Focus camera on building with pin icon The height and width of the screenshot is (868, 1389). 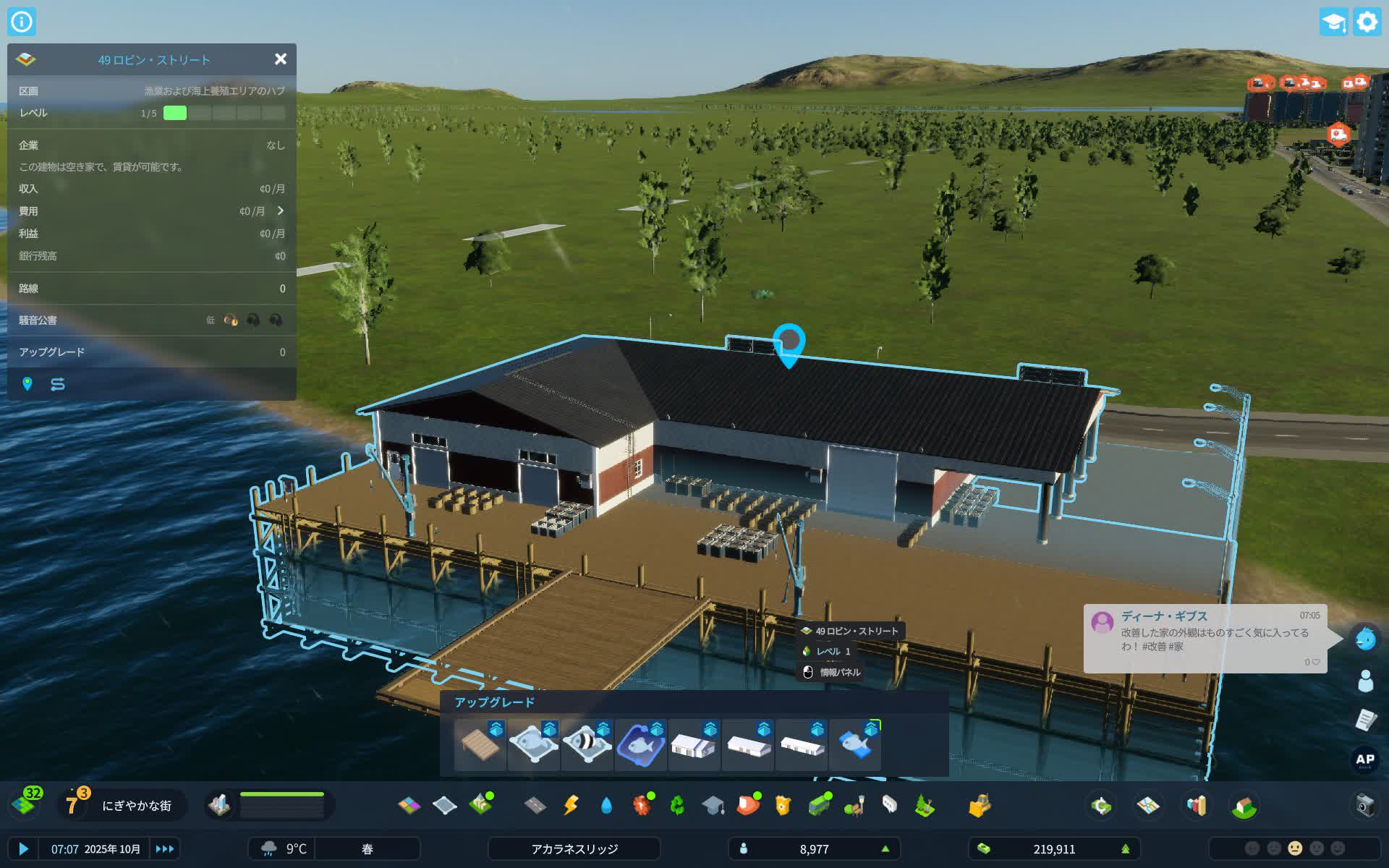pos(27,384)
